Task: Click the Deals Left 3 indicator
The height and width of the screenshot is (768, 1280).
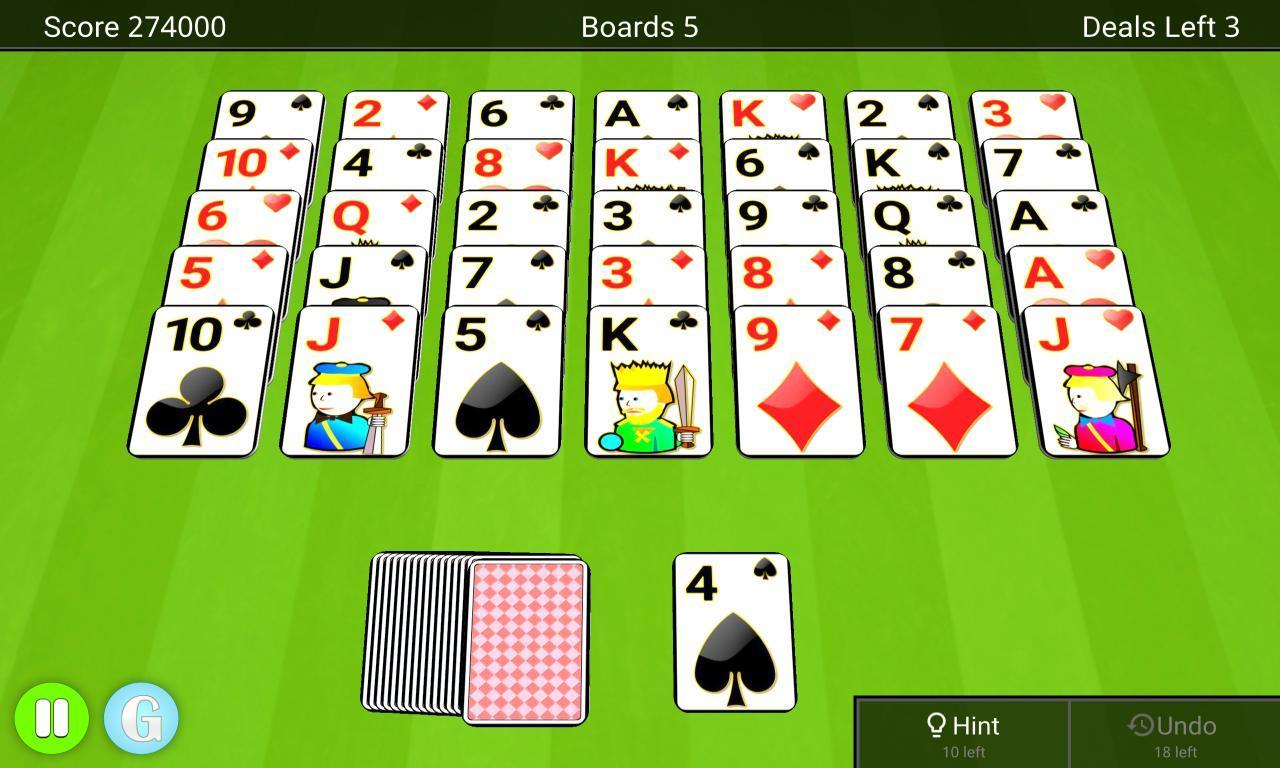Action: coord(1160,26)
